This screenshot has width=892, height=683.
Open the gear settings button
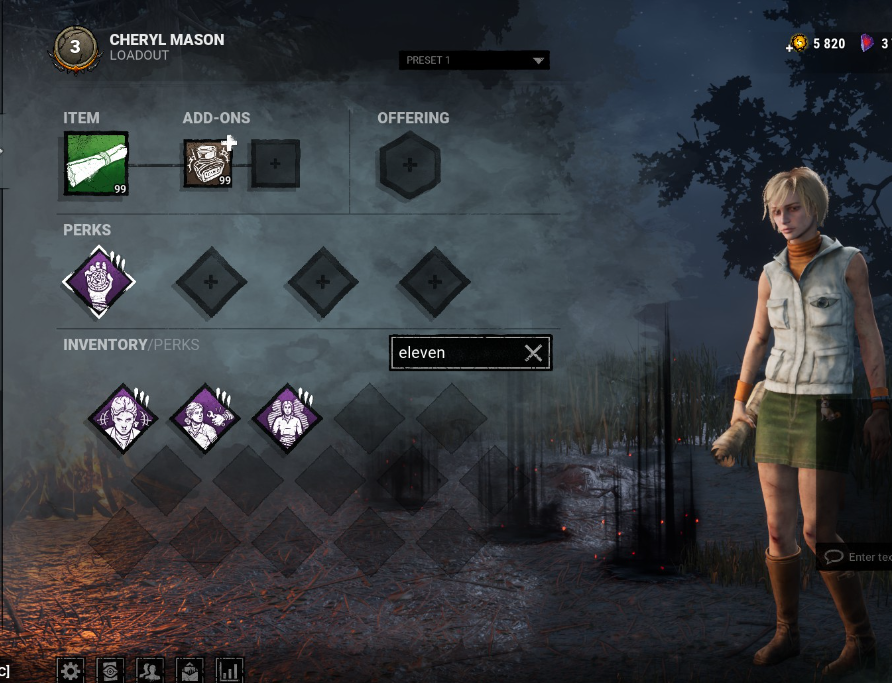click(69, 670)
